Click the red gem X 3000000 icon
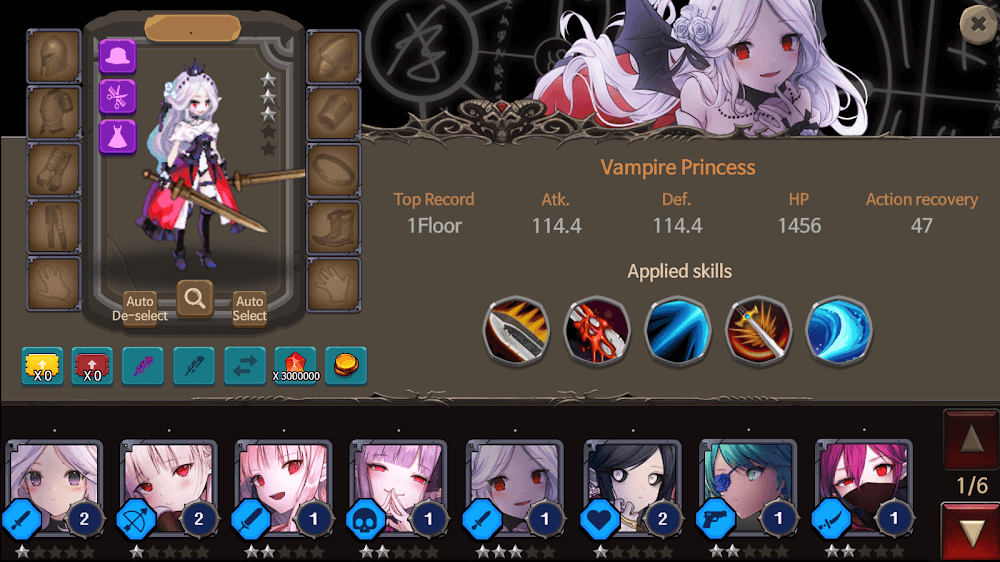 (x=295, y=366)
